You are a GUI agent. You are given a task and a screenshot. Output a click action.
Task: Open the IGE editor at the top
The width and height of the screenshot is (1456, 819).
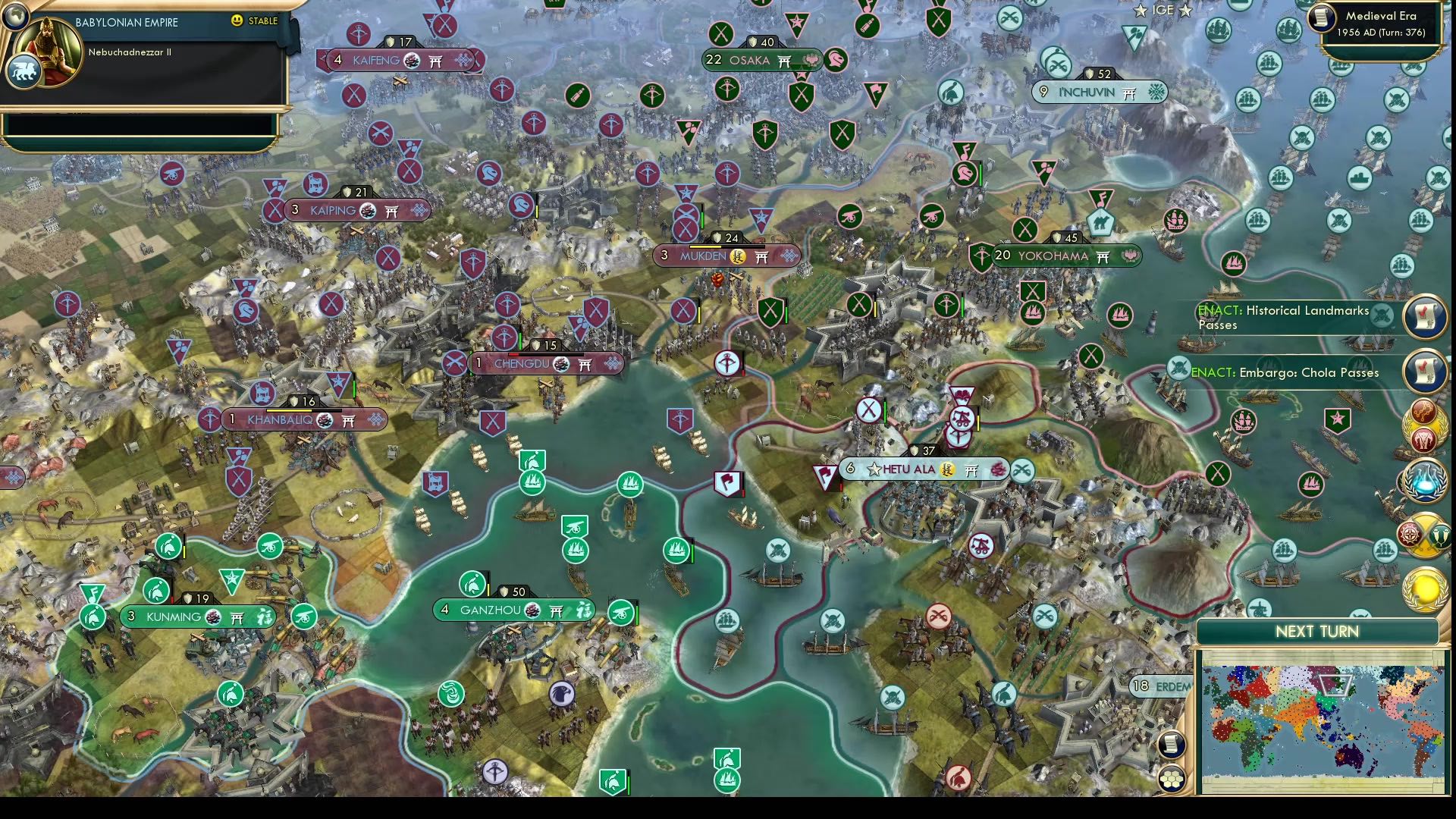(1164, 11)
